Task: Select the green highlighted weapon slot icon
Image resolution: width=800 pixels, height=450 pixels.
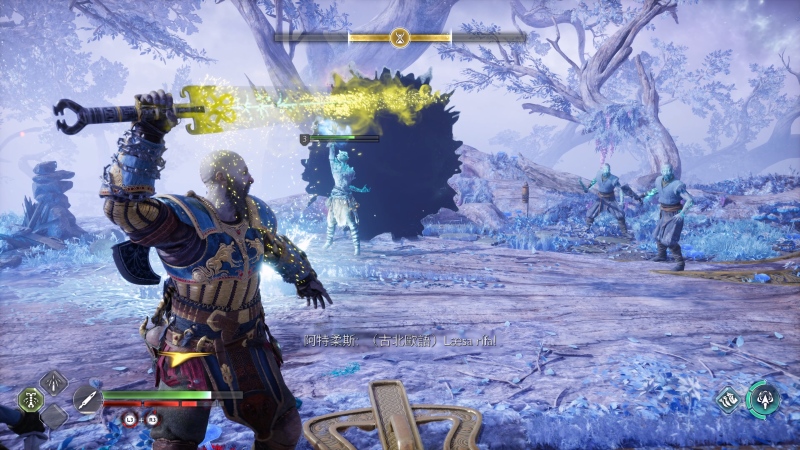Action: [30, 398]
